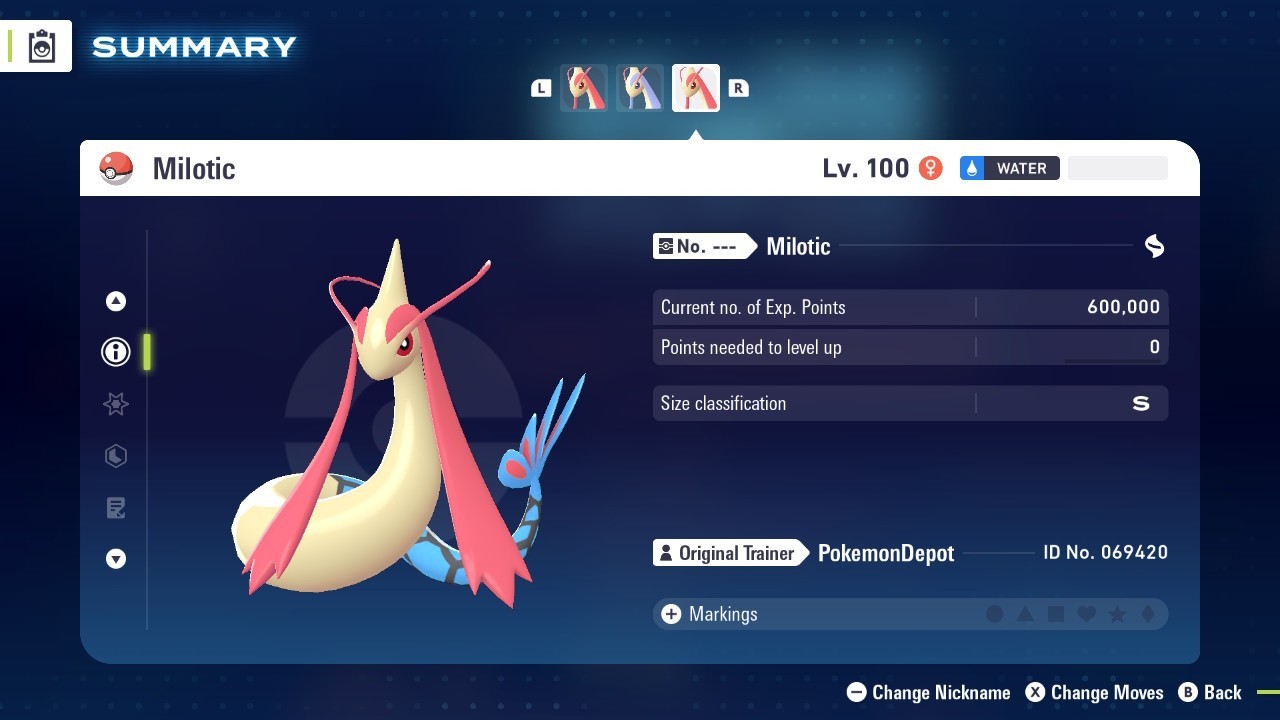Click the Poké Ball next to Milotic's name
Viewport: 1280px width, 720px height.
(116, 169)
